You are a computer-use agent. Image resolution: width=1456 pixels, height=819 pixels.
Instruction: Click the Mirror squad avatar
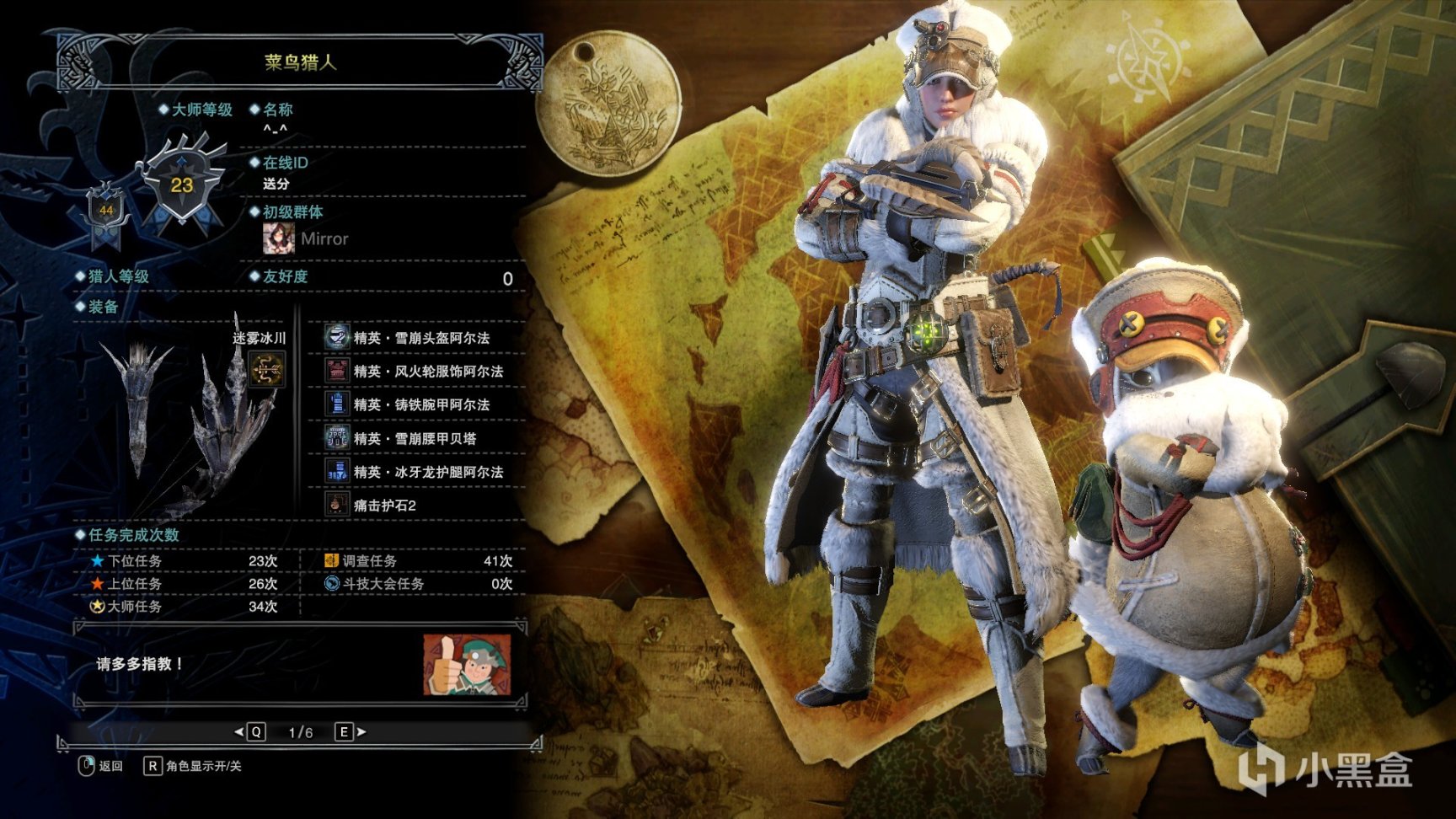(x=279, y=238)
